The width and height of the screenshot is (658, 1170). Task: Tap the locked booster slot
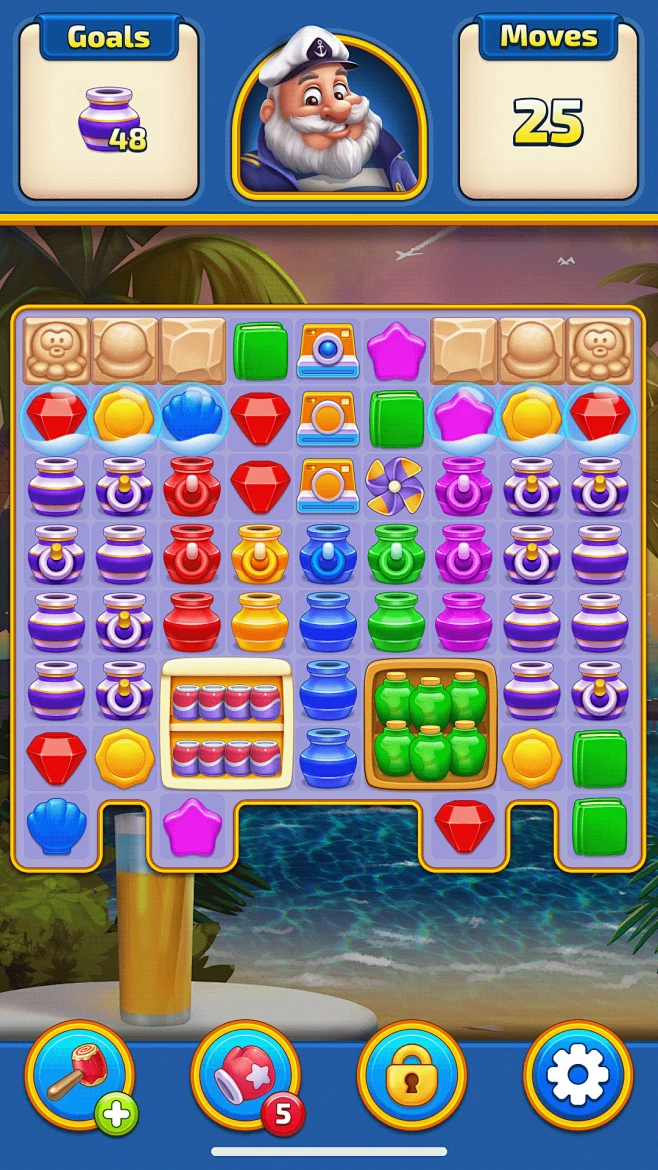tap(411, 1075)
